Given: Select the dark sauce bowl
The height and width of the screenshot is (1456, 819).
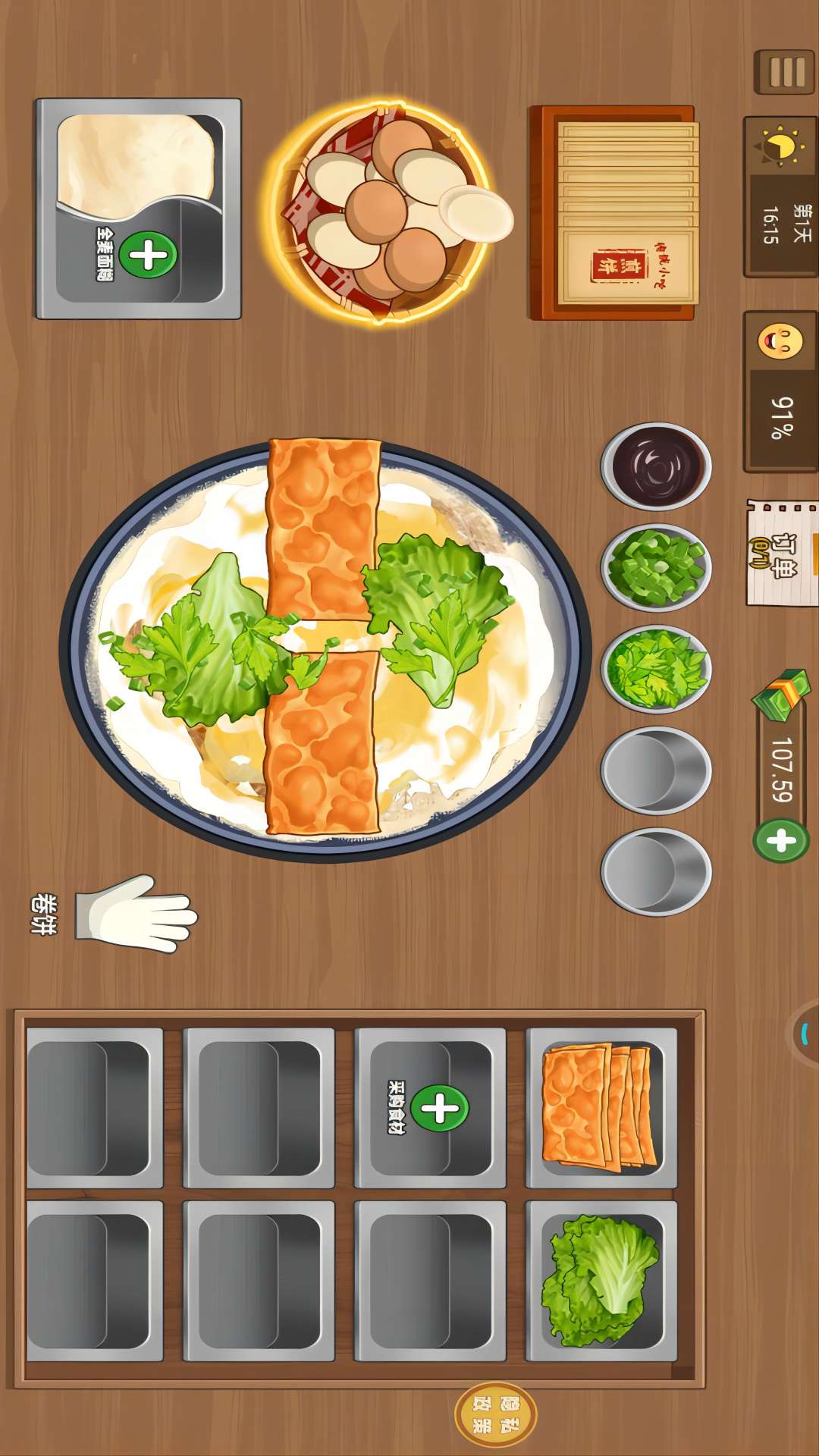Looking at the screenshot, I should 656,466.
